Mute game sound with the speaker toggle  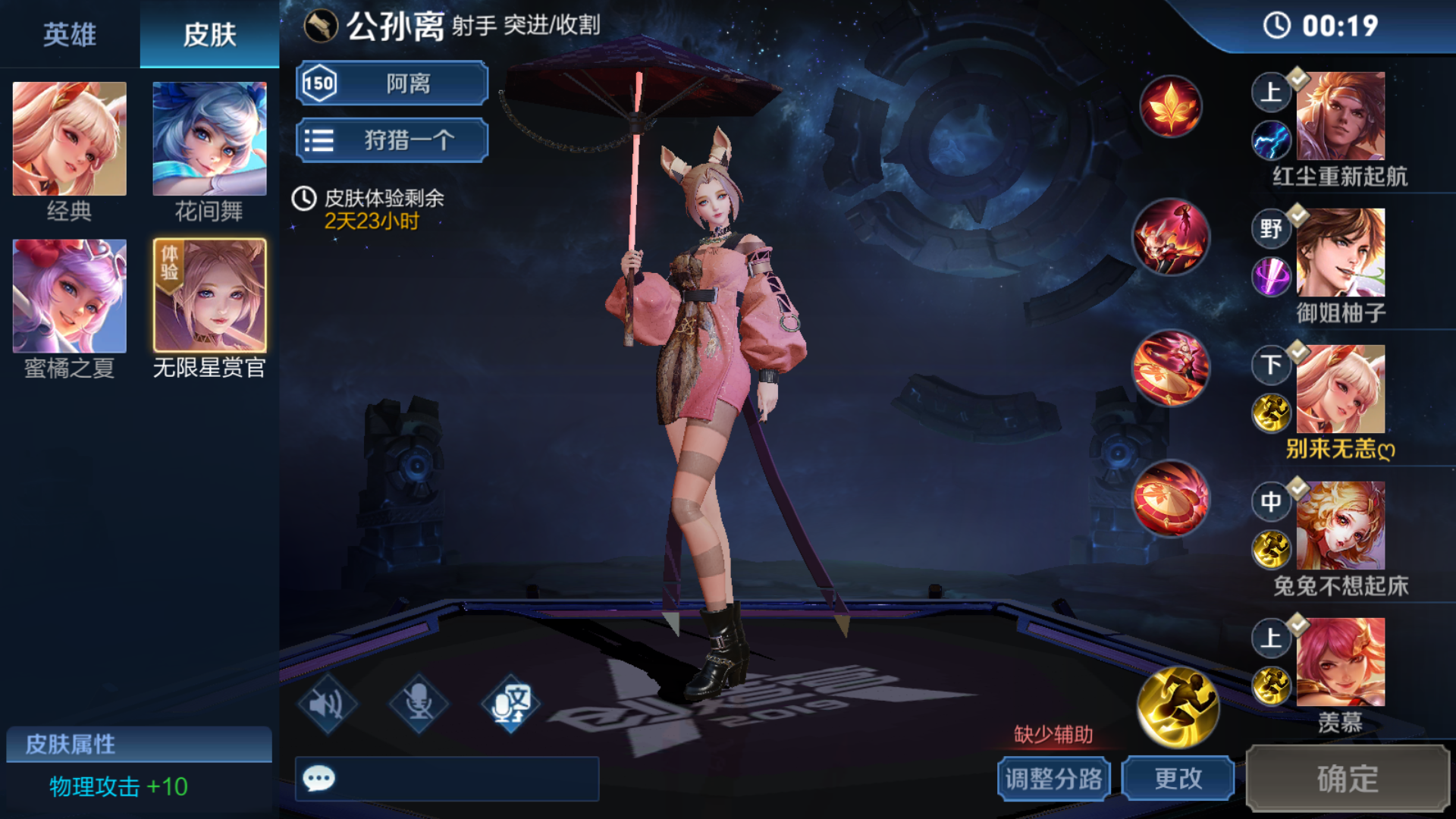coord(327,702)
